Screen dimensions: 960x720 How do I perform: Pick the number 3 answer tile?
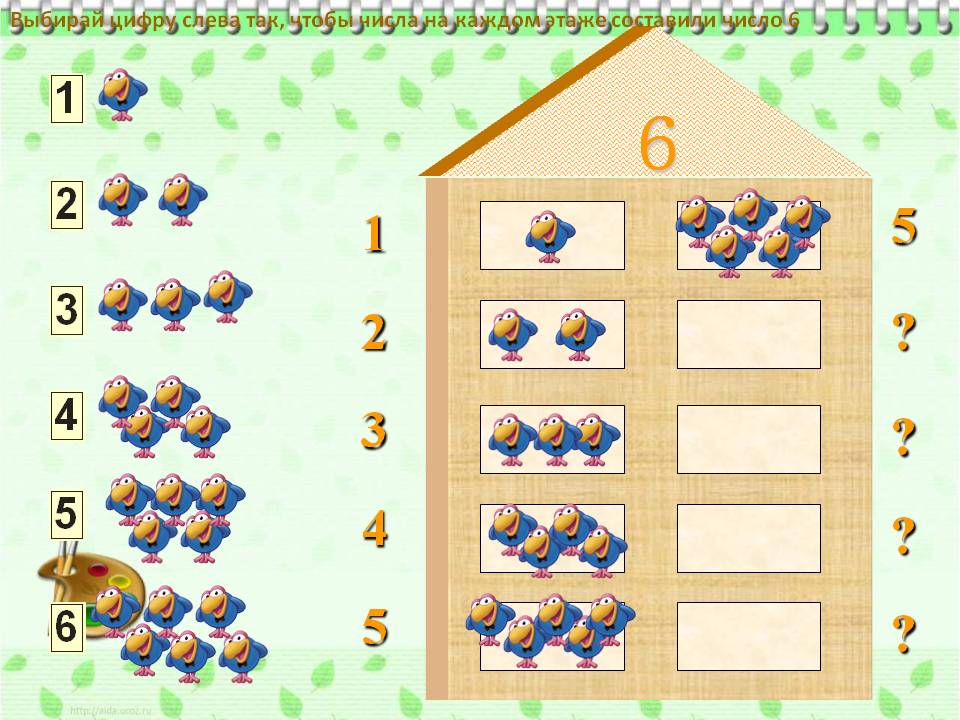point(66,310)
